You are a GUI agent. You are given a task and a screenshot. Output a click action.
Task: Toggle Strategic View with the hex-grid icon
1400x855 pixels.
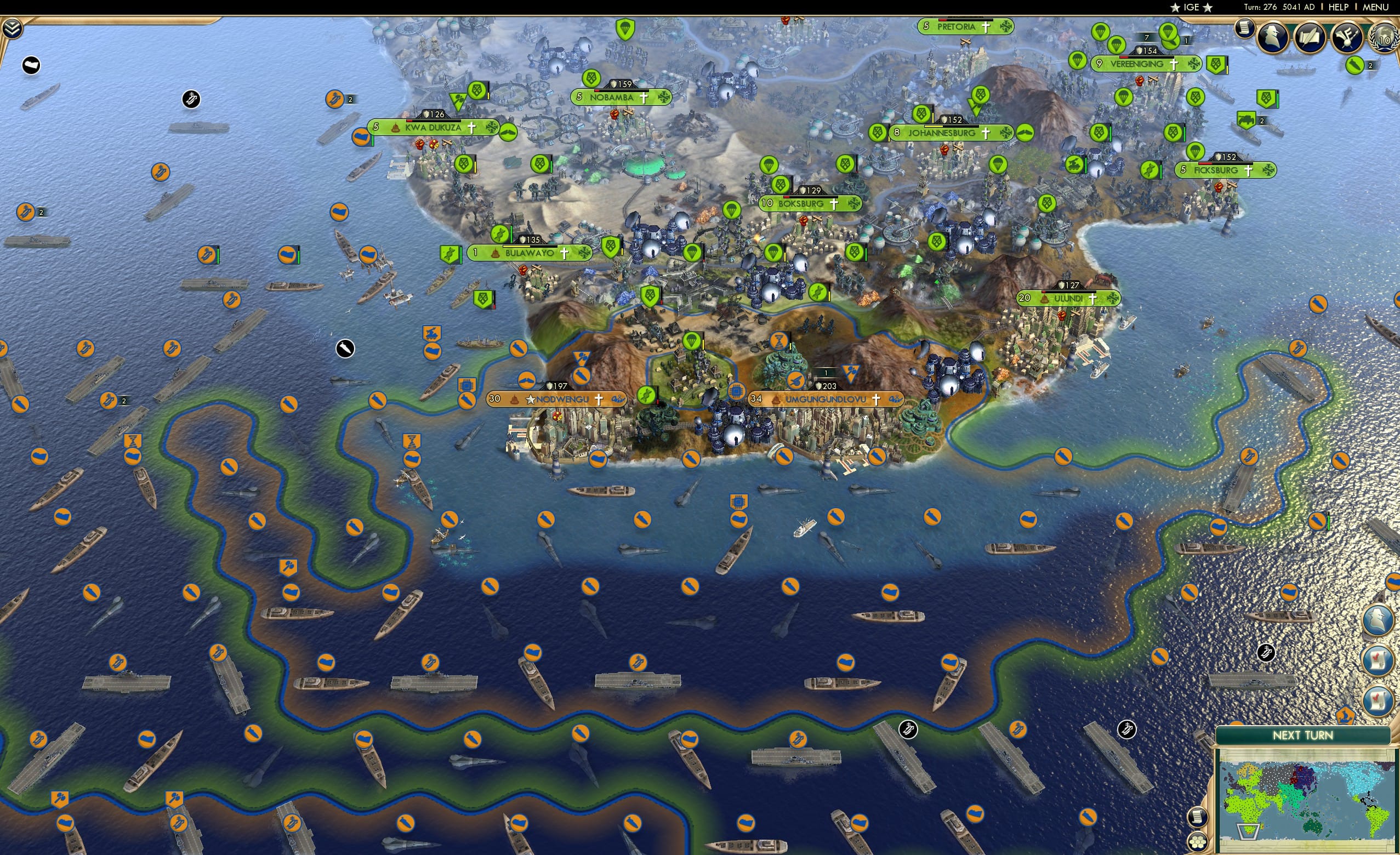[1198, 842]
